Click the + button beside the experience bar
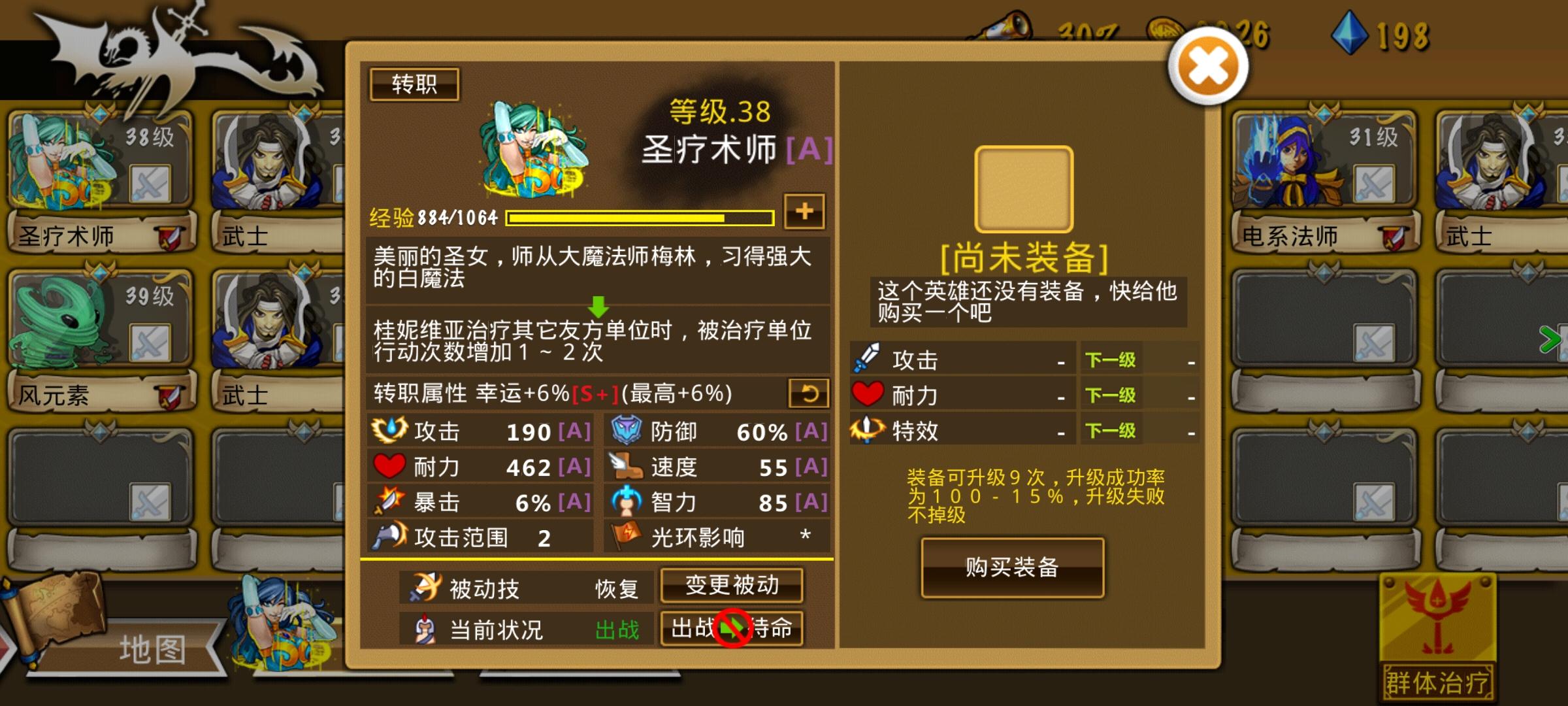Screen dimensions: 1568x706 [x=805, y=212]
